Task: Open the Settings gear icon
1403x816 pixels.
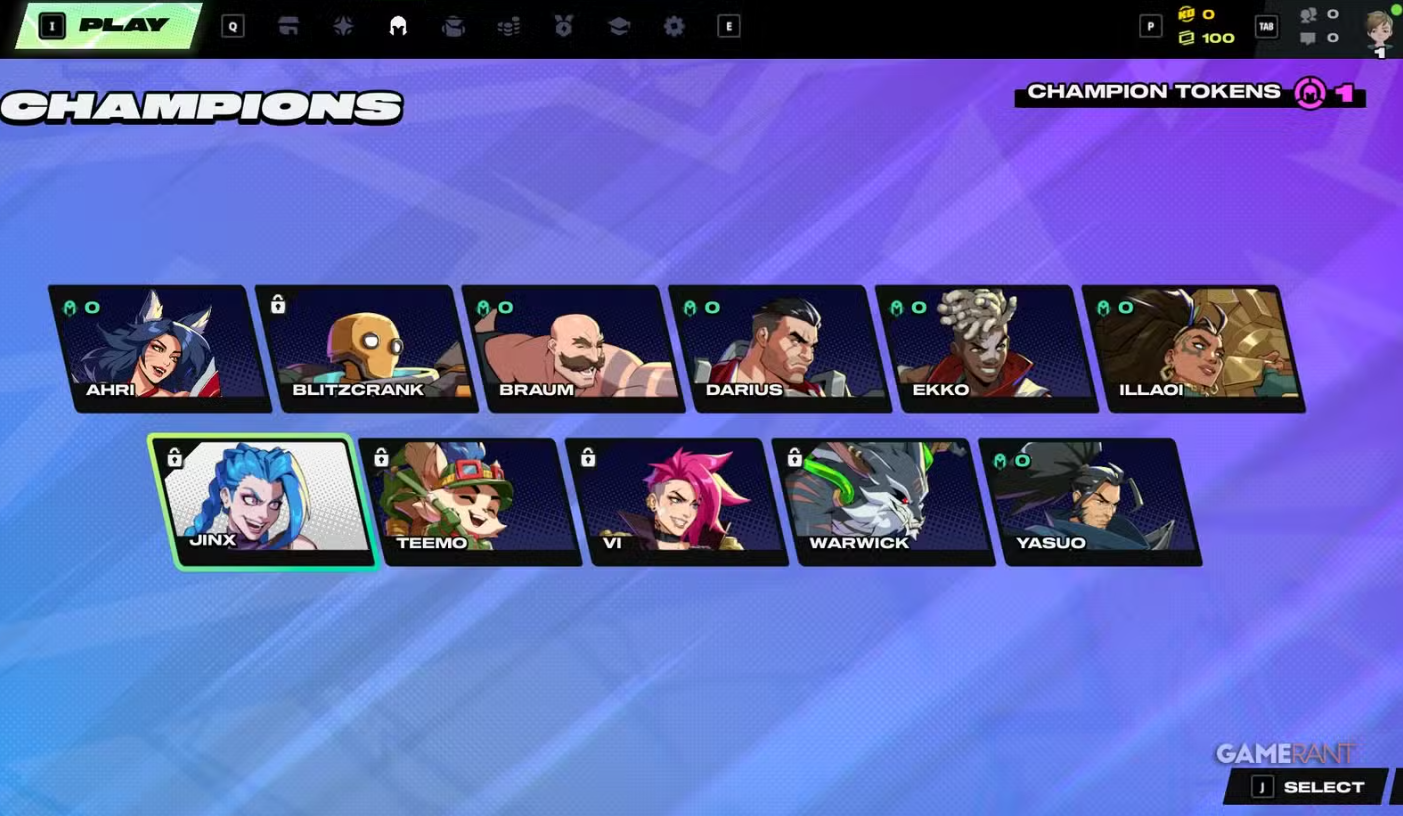Action: point(673,26)
